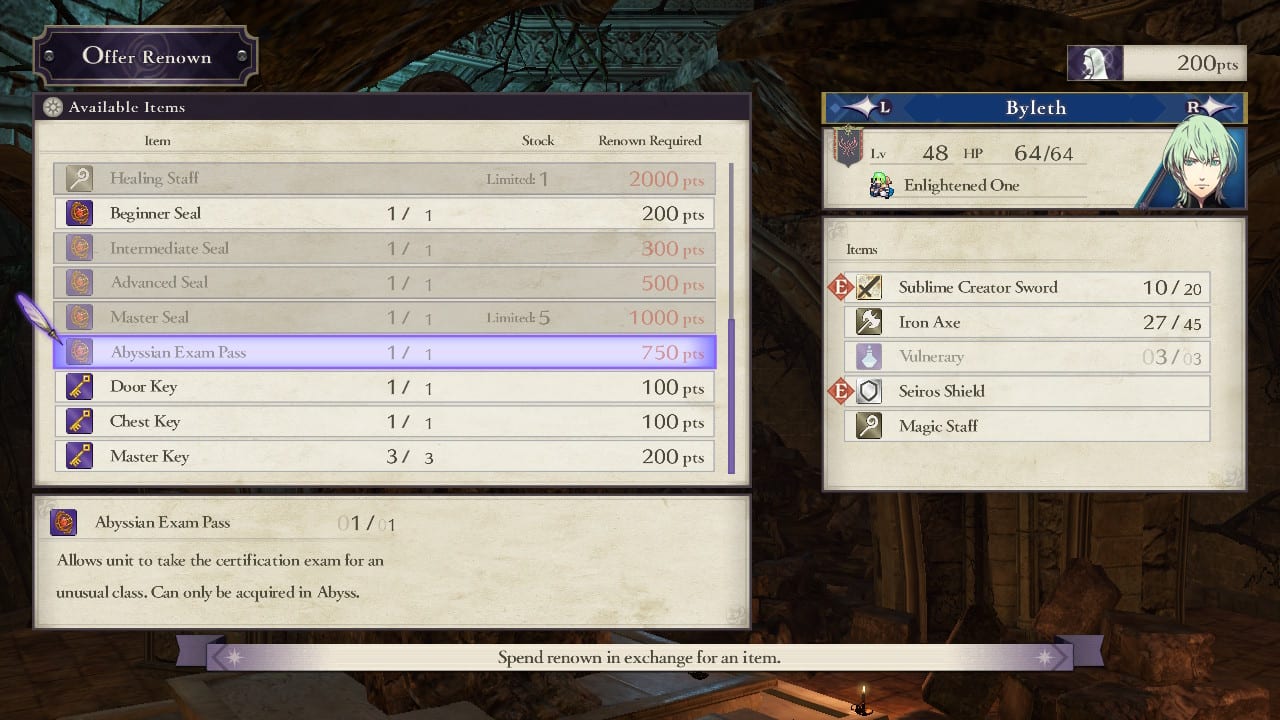Image resolution: width=1280 pixels, height=720 pixels.
Task: Choose the Abyssian Exam Pass row
Action: 384,353
